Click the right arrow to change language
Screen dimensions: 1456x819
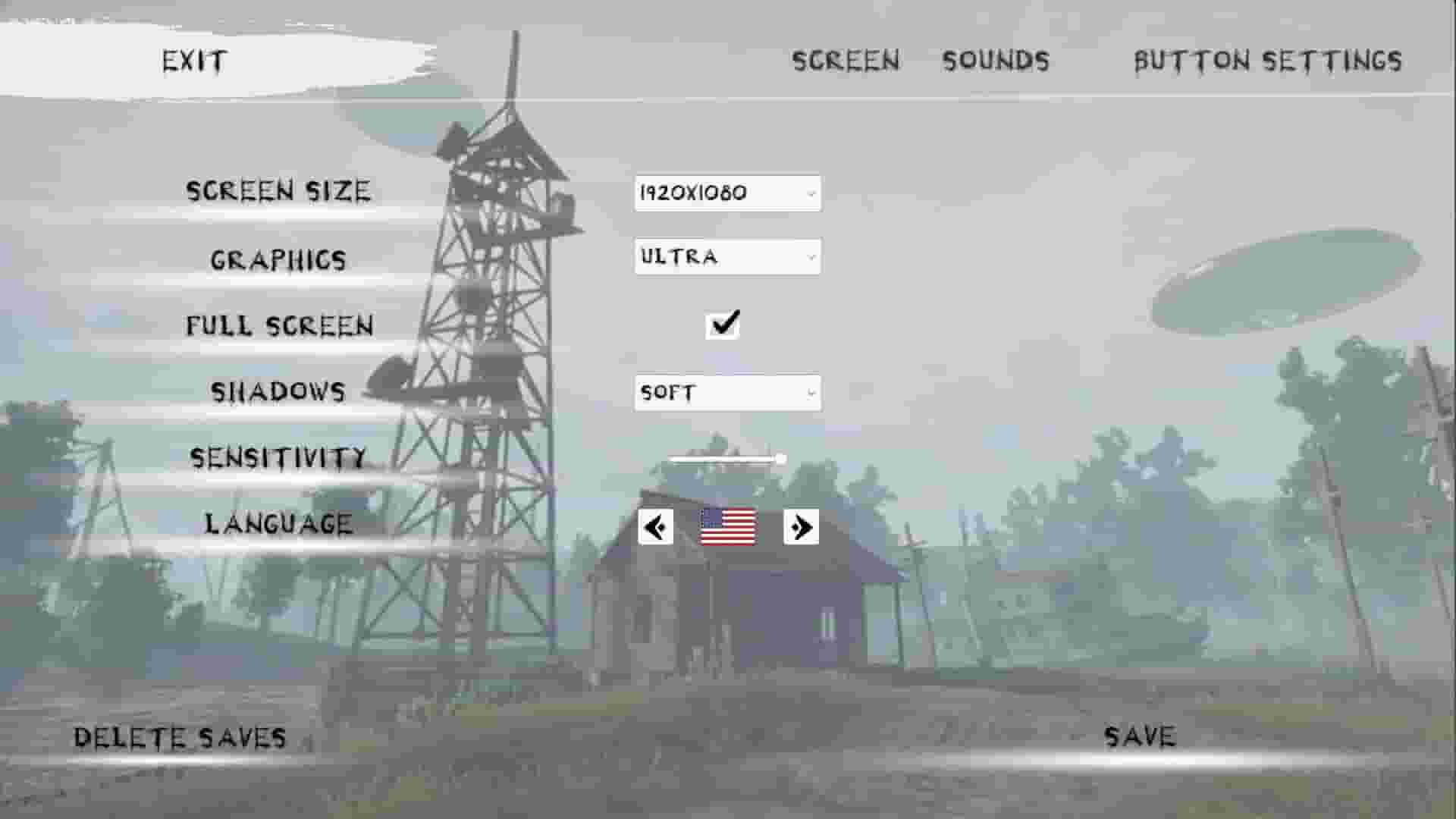coord(800,527)
